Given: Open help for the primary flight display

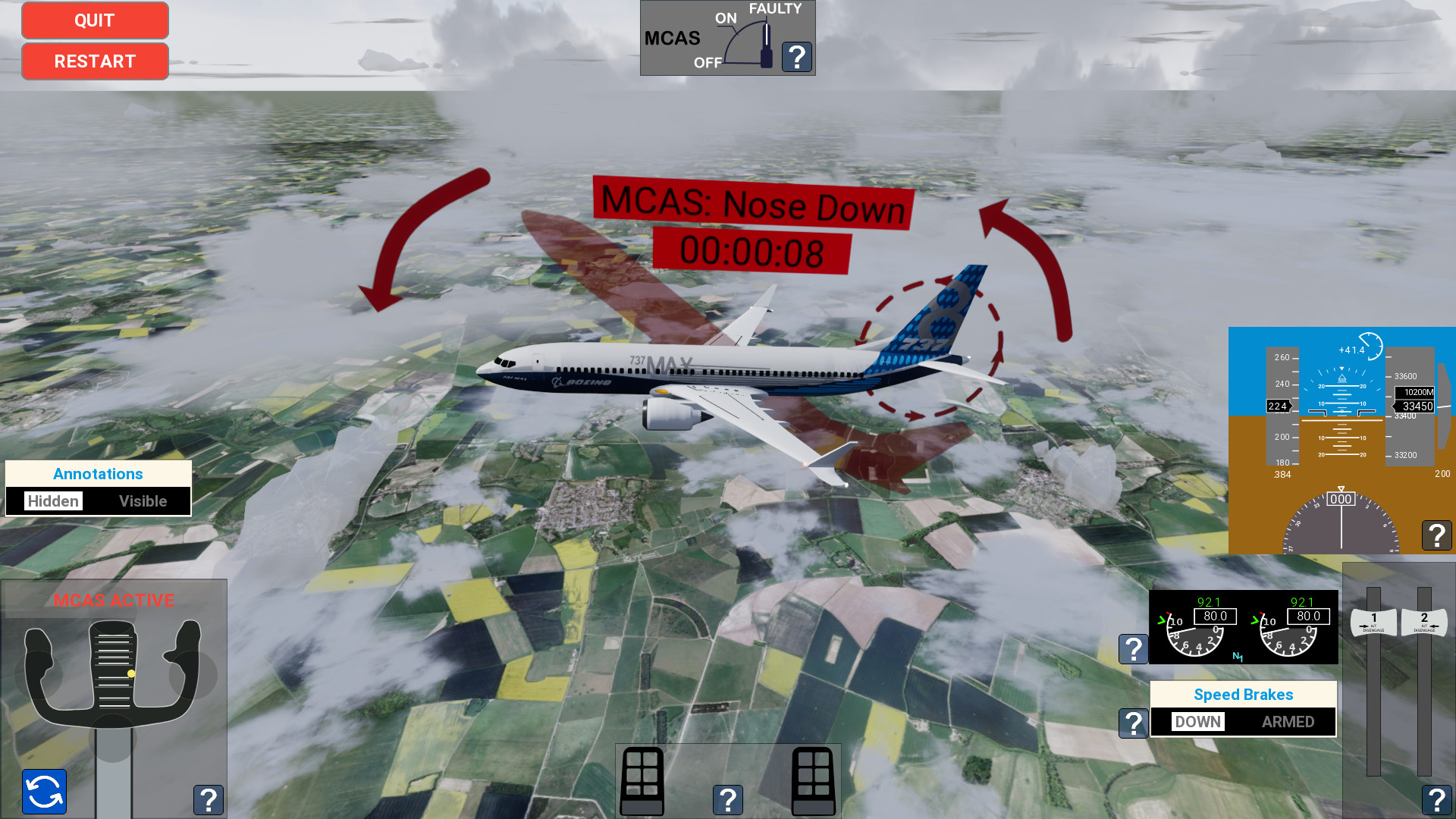Looking at the screenshot, I should (x=1436, y=535).
